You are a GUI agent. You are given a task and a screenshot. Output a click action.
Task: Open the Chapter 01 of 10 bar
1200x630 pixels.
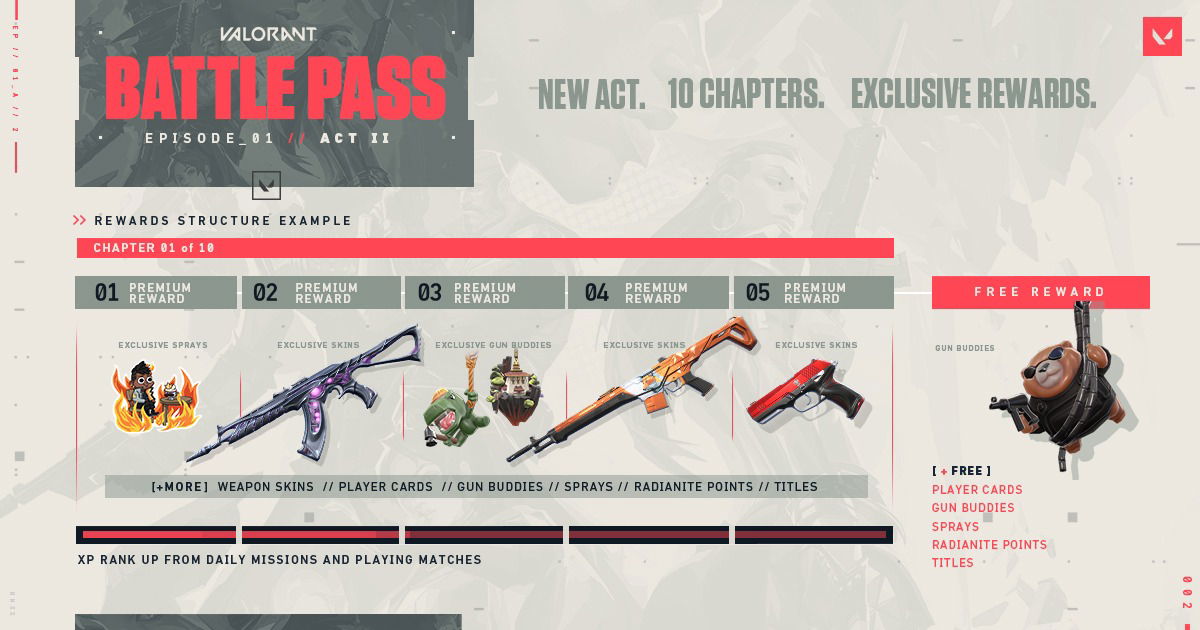(x=485, y=248)
